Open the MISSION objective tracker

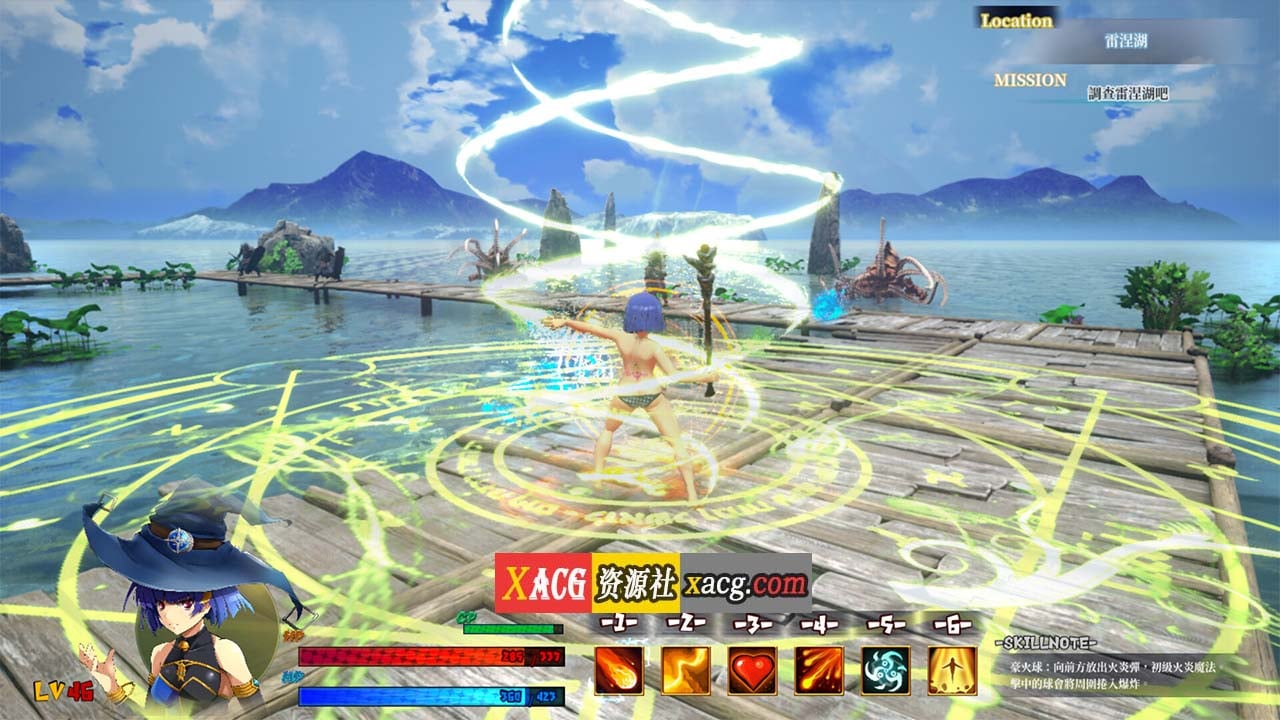tap(1127, 94)
